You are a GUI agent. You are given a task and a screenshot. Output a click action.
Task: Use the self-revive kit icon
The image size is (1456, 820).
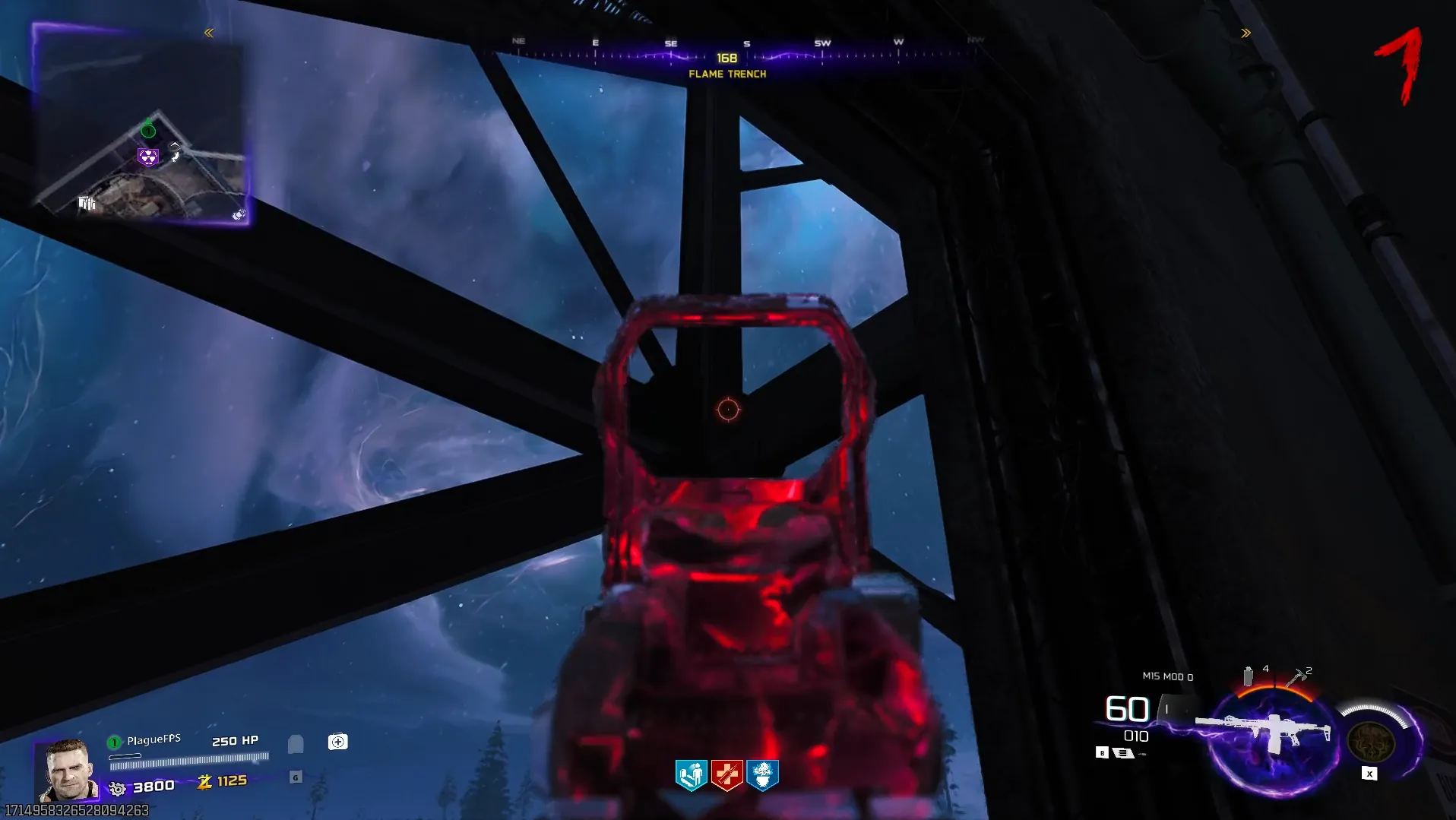338,742
